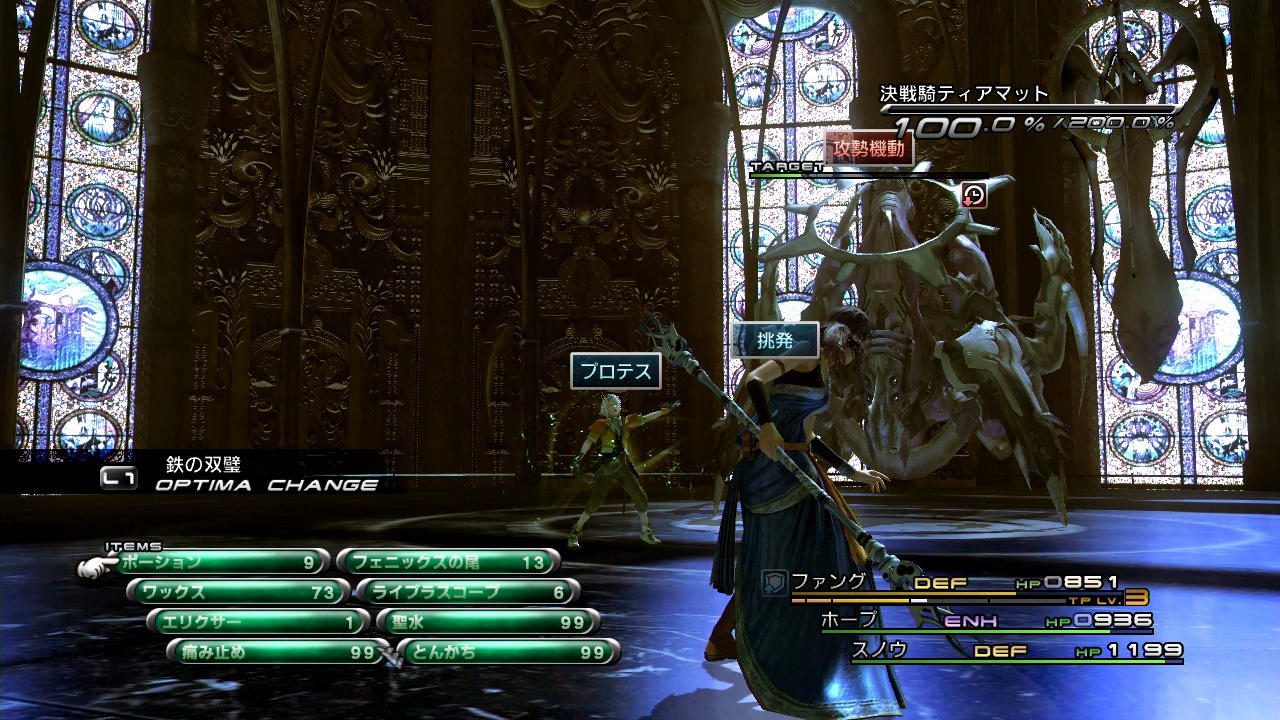Use the エリクサー (Elixir) item
Screen dimensions: 1280x720
(257, 622)
